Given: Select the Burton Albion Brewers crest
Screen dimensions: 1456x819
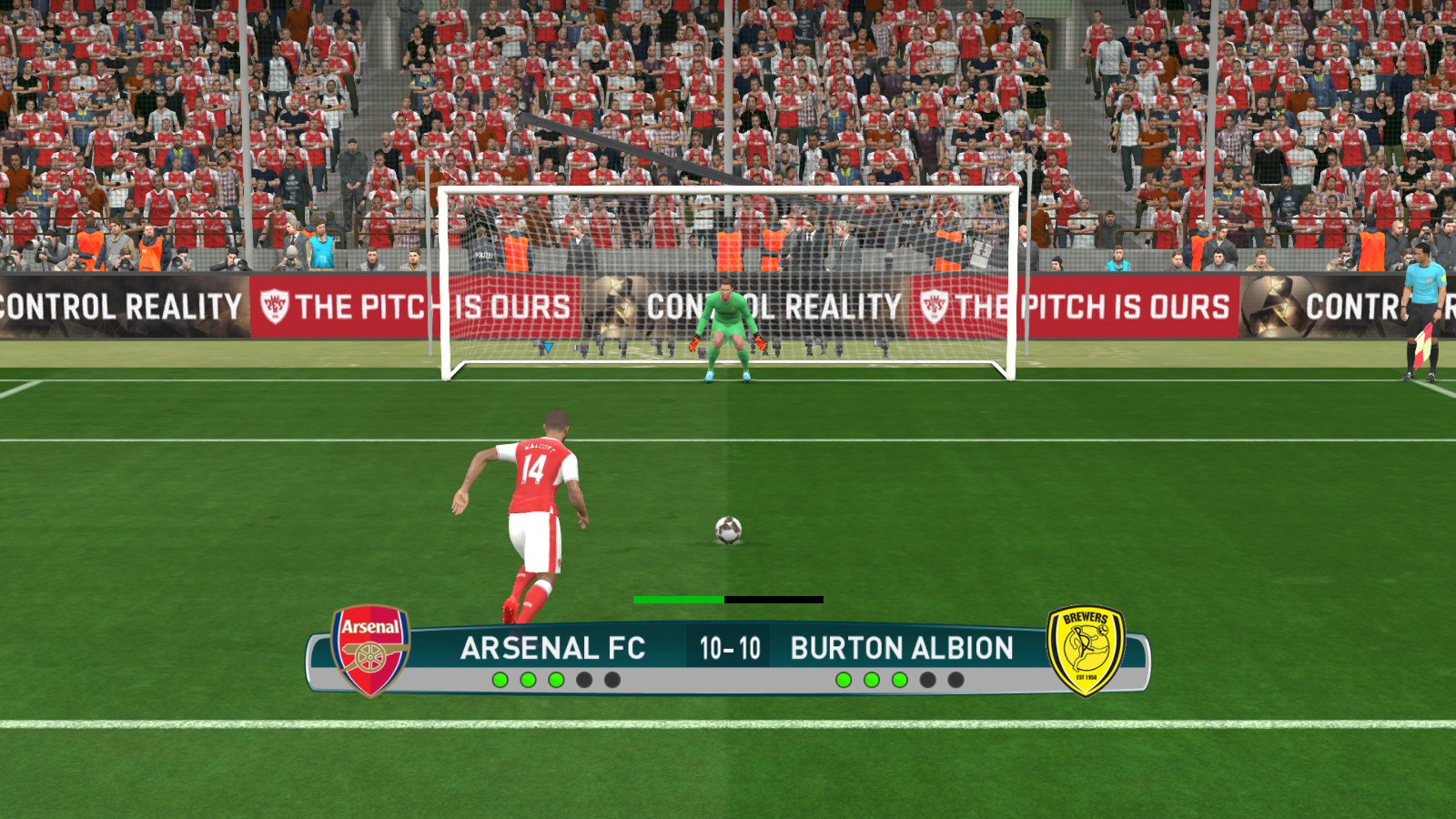Looking at the screenshot, I should (1085, 651).
